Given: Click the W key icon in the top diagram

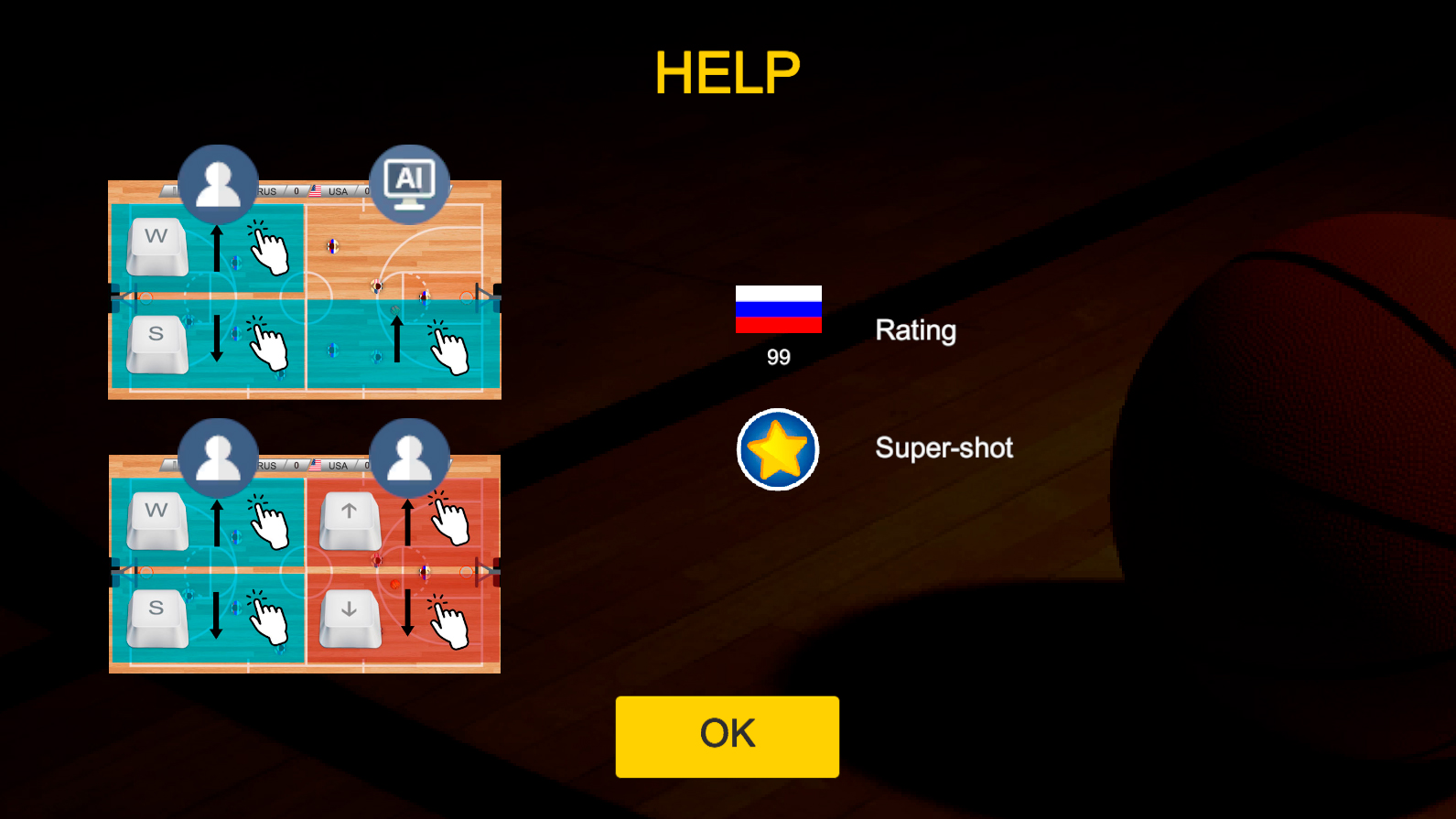Looking at the screenshot, I should click(x=156, y=242).
